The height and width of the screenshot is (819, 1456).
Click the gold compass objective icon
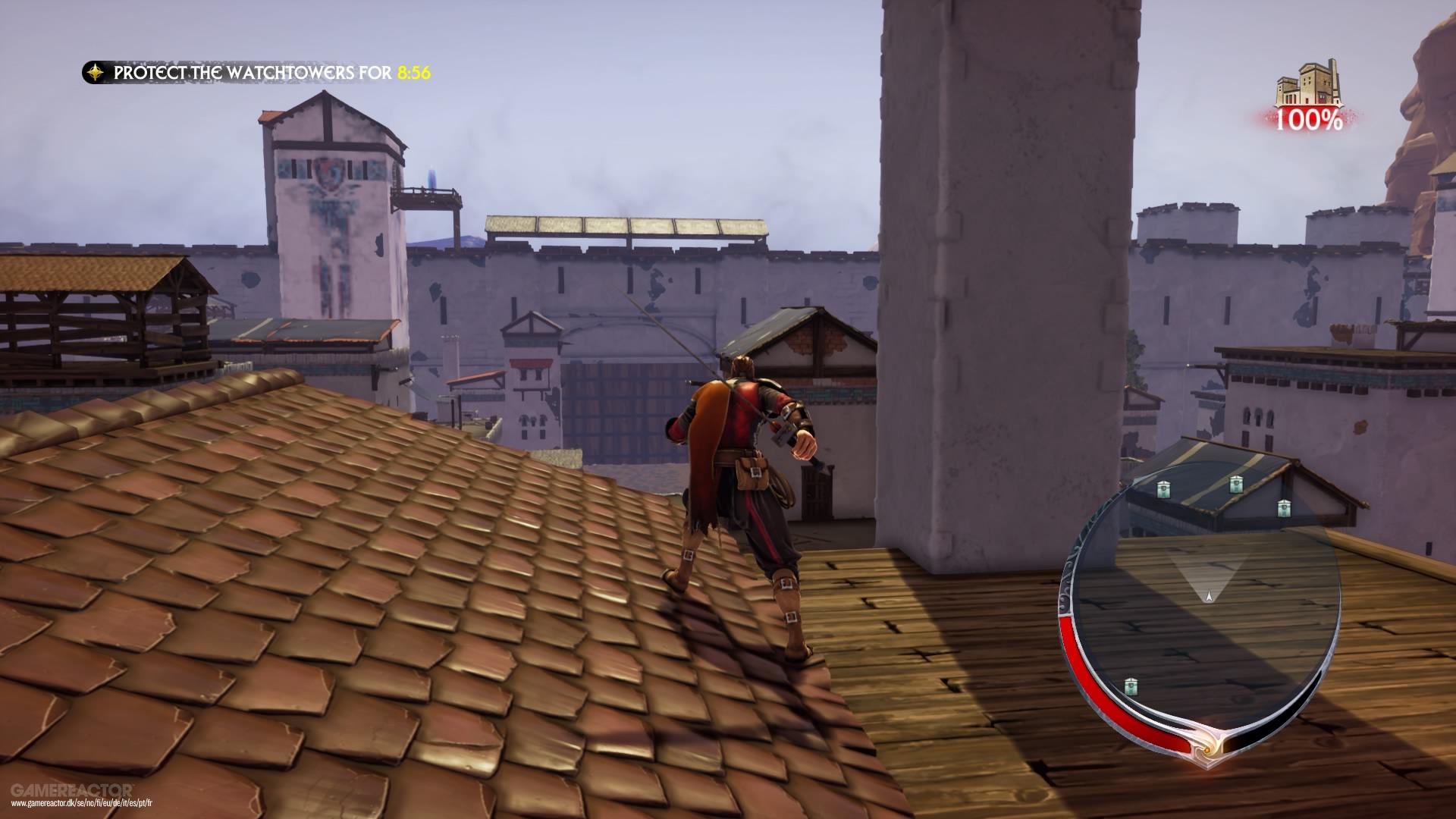(96, 73)
